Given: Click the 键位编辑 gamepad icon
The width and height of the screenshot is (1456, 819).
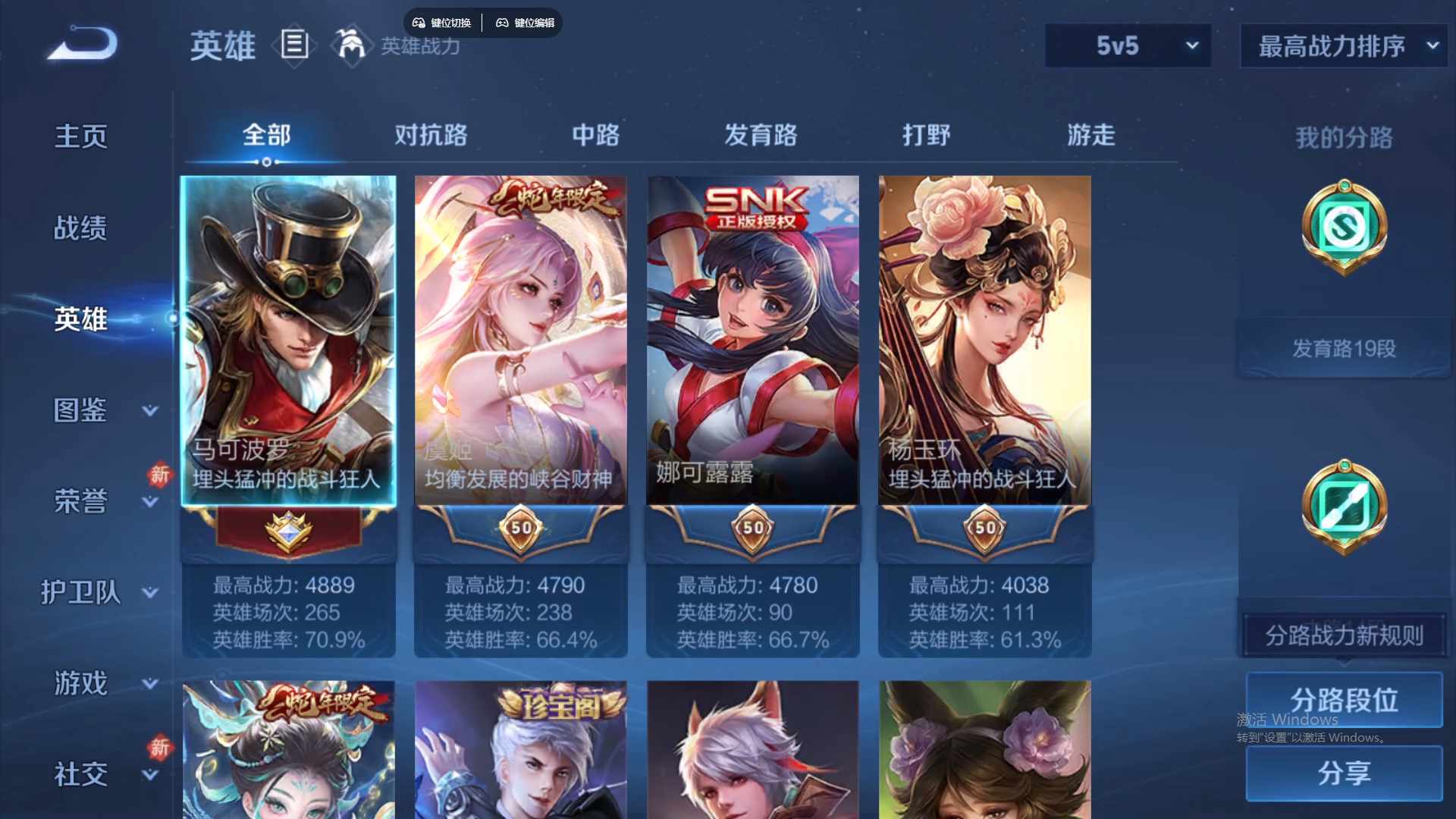Looking at the screenshot, I should [503, 23].
